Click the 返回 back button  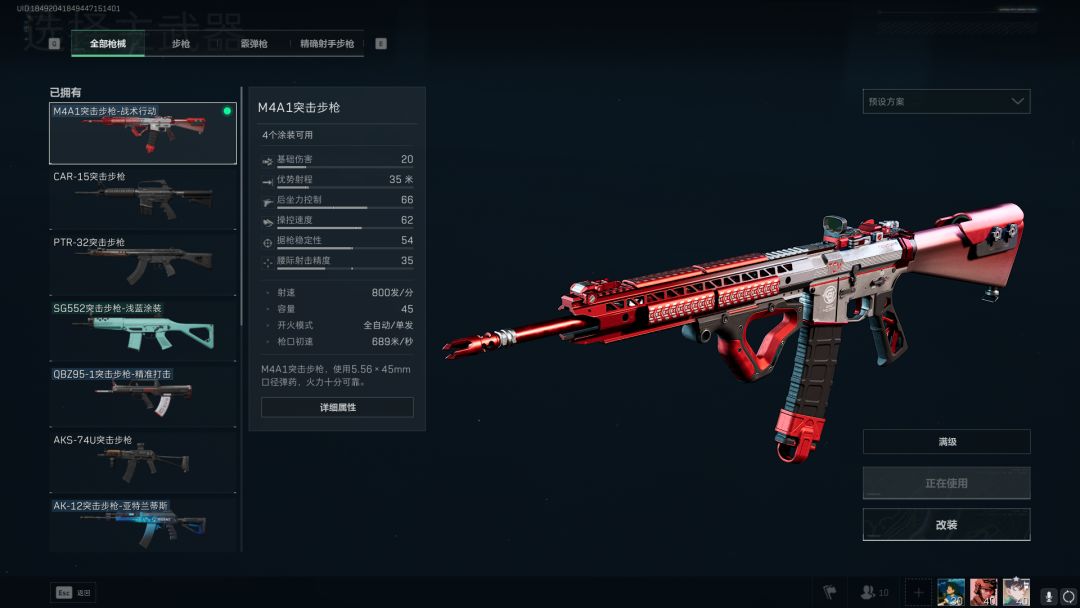pos(73,593)
